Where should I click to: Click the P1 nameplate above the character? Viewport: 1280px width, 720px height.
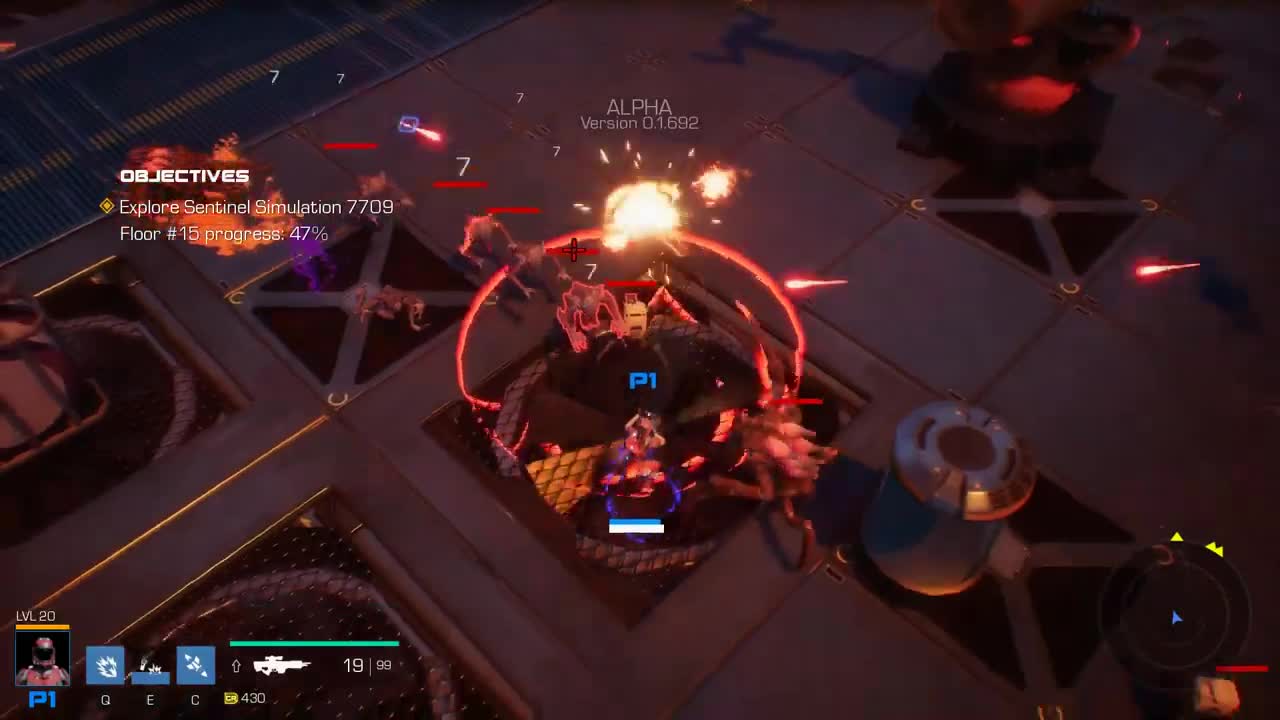643,380
